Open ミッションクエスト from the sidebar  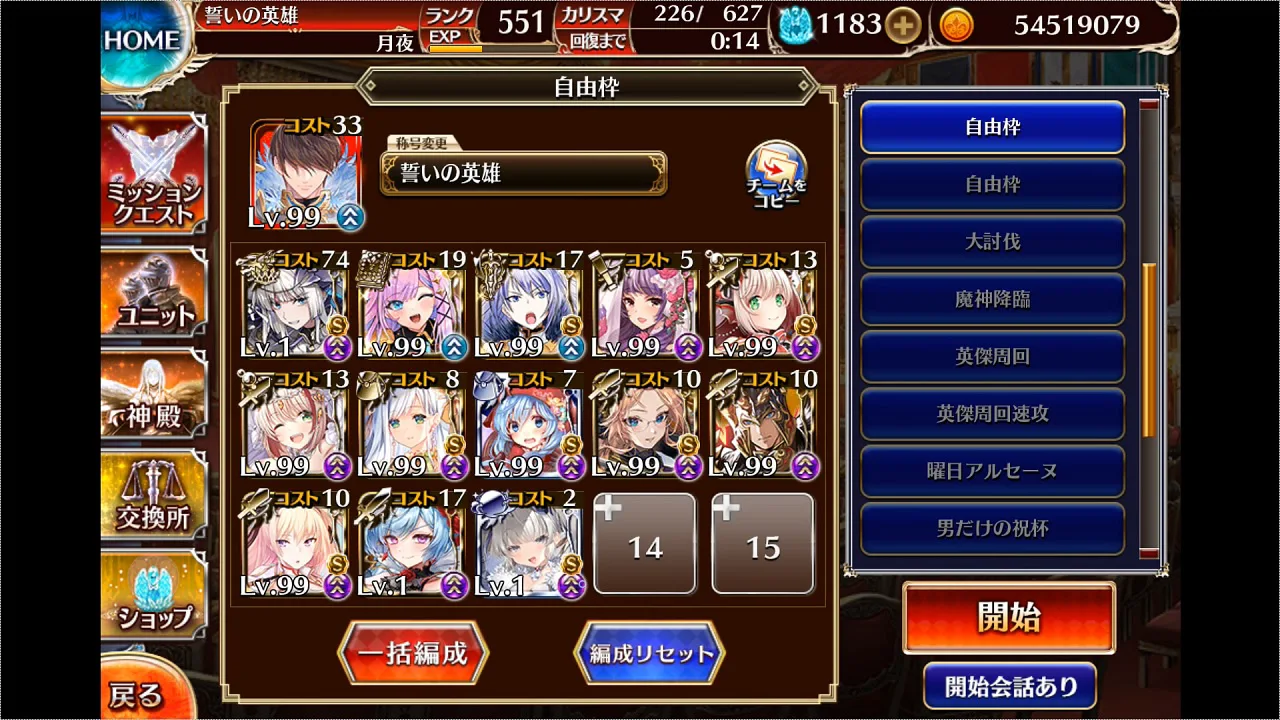click(x=152, y=170)
